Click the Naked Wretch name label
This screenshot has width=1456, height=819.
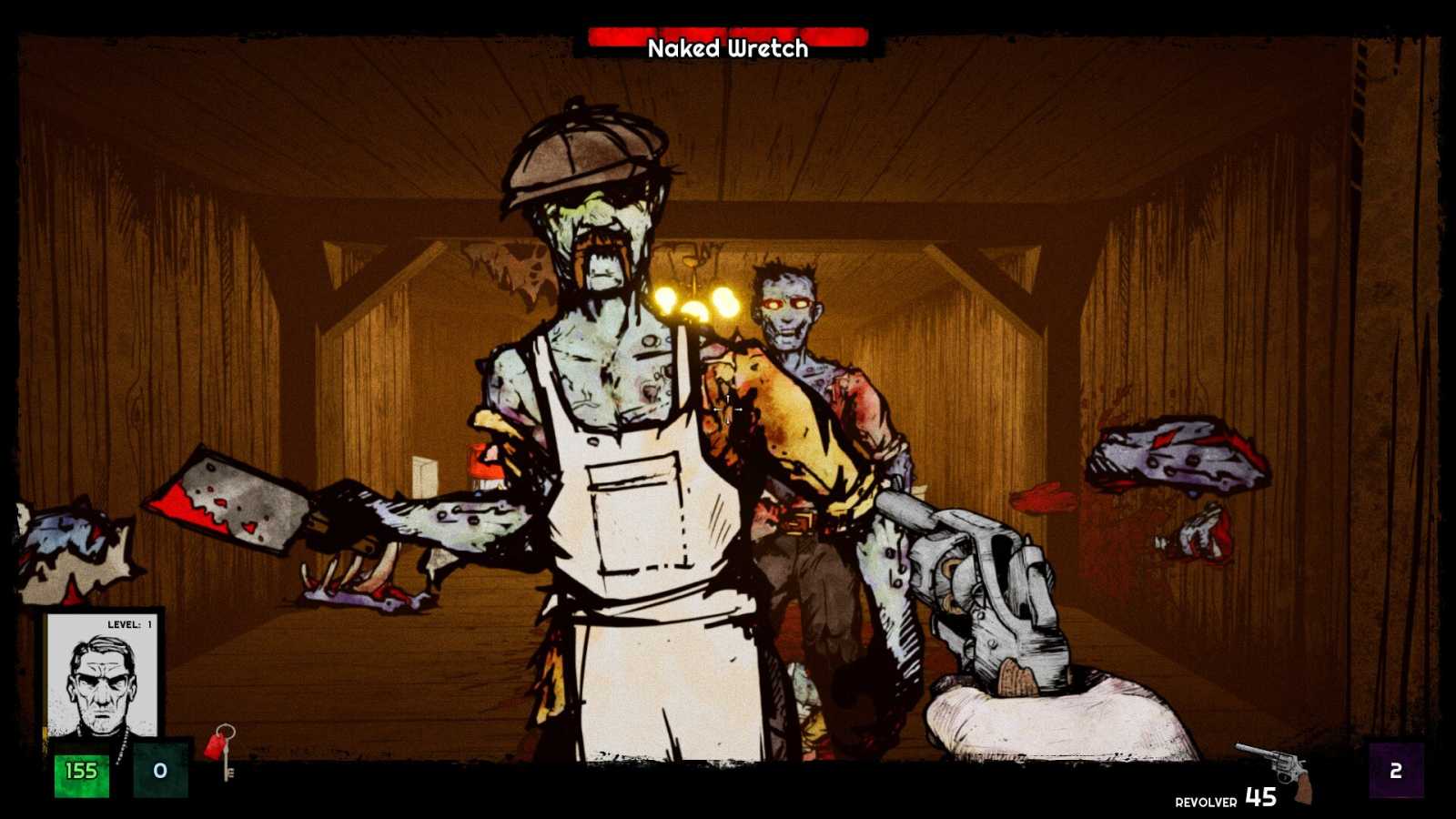(726, 52)
